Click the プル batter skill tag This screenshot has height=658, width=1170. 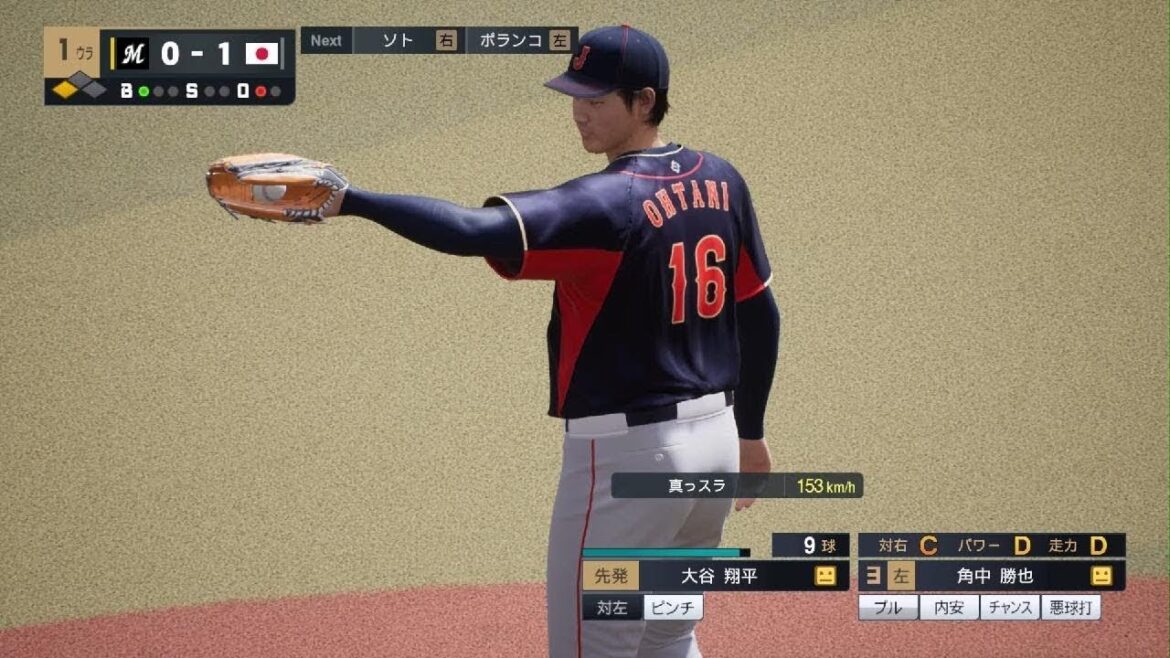[x=887, y=607]
